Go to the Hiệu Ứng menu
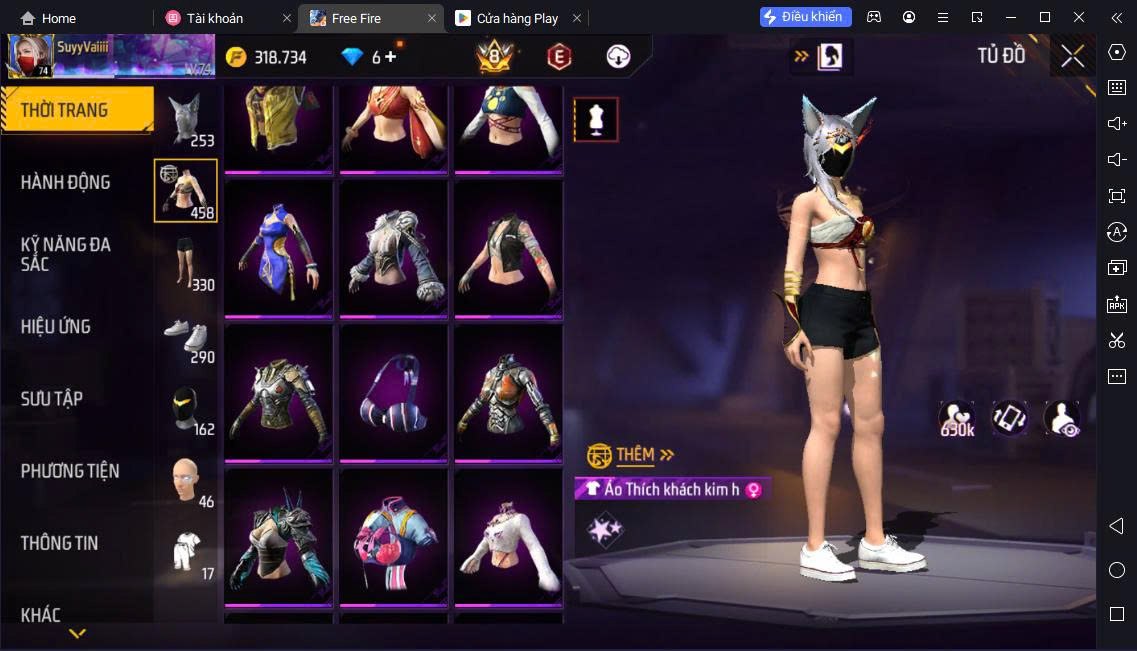The image size is (1137, 651). pos(56,326)
